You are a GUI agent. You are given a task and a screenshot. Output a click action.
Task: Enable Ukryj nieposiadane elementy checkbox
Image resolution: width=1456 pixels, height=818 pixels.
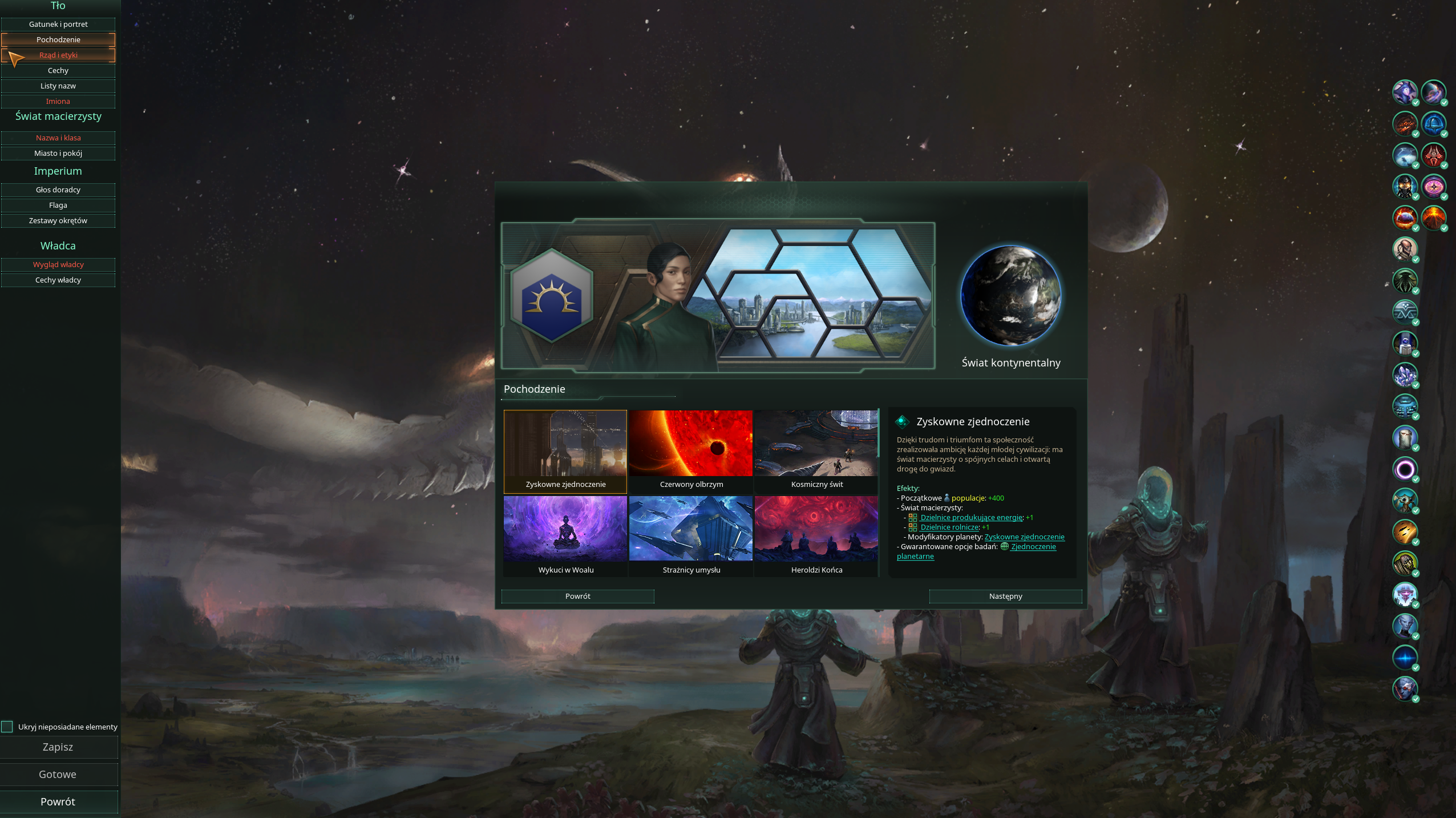coord(7,726)
